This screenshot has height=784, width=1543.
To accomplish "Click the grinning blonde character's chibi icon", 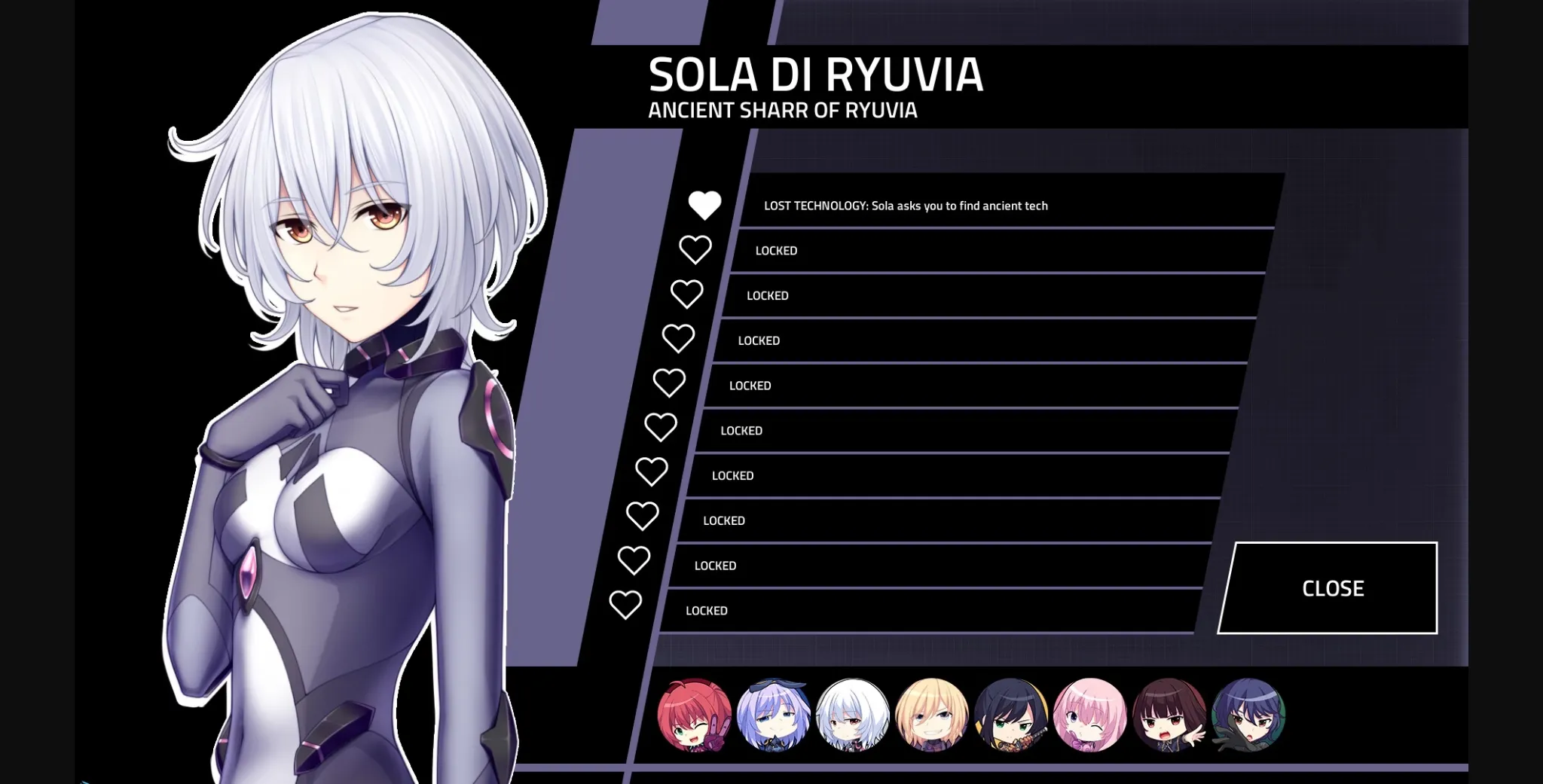I will pyautogui.click(x=932, y=717).
